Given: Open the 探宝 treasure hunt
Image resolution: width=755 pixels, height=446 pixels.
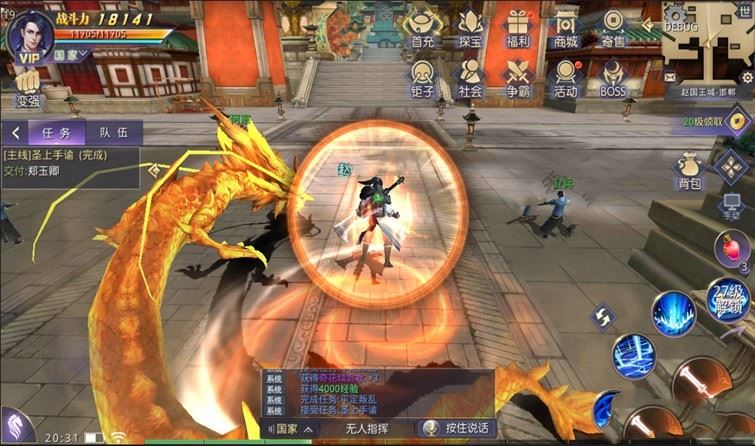Looking at the screenshot, I should 470,27.
